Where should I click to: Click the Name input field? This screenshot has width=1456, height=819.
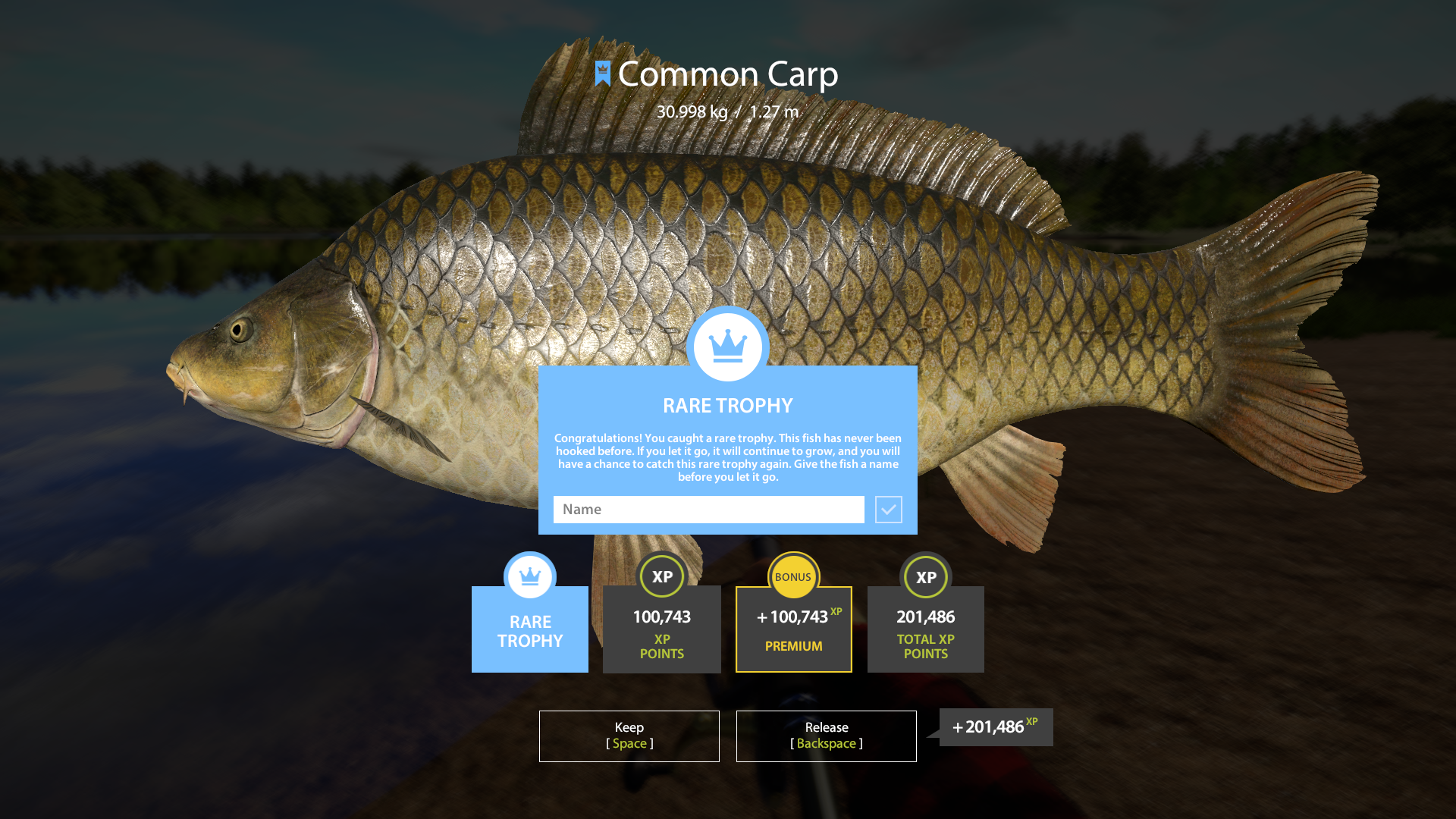(x=708, y=510)
